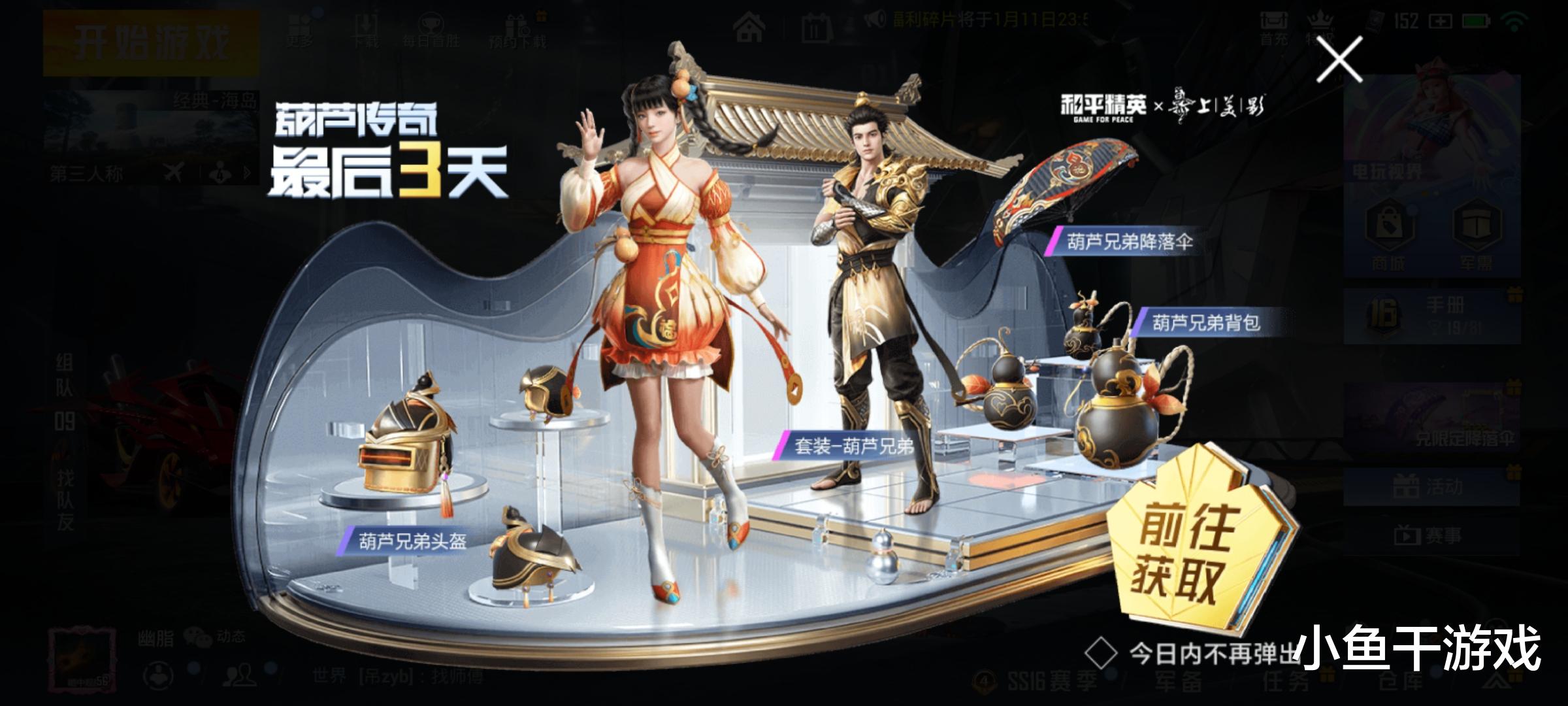Click the home icon in the top bar
The image size is (1568, 706).
tap(749, 27)
